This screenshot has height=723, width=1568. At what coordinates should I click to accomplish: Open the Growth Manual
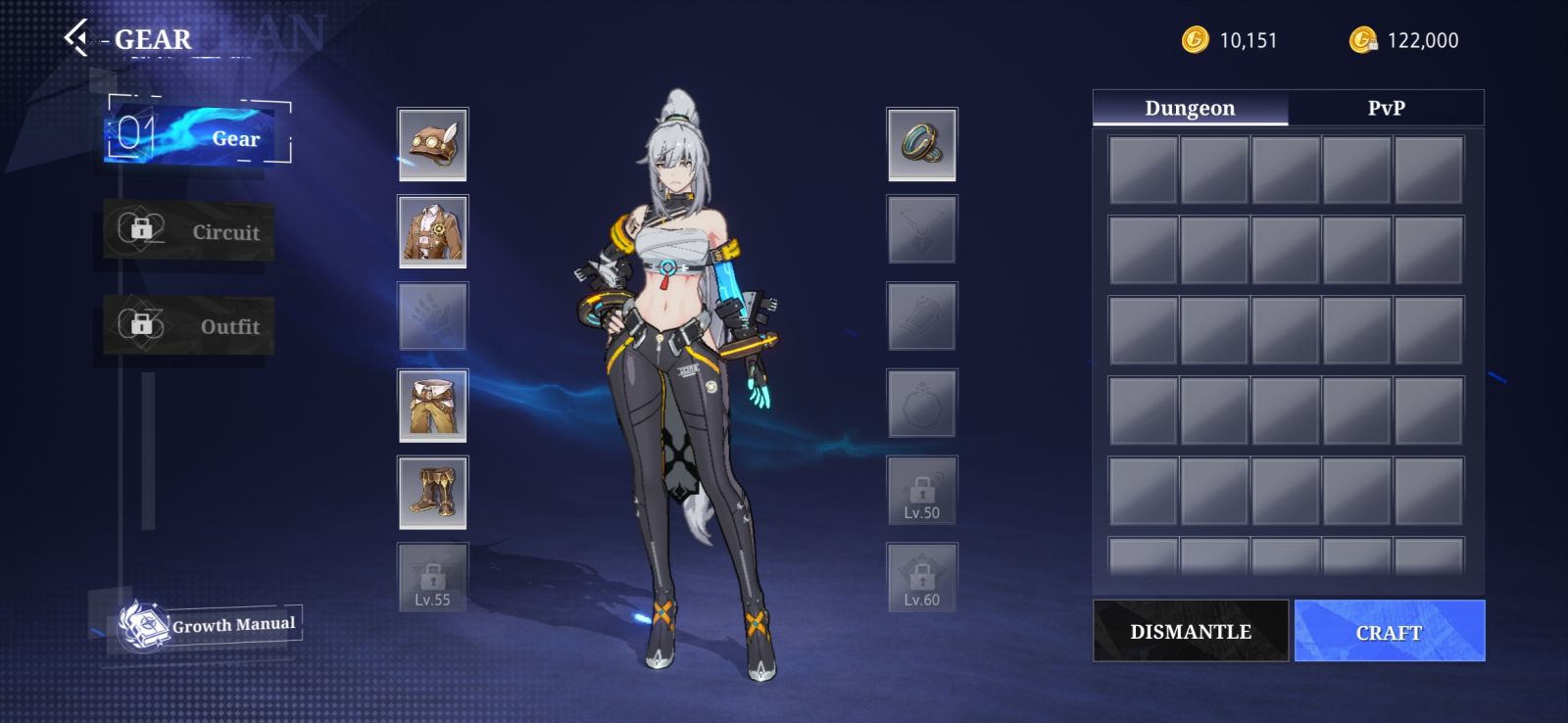click(208, 624)
